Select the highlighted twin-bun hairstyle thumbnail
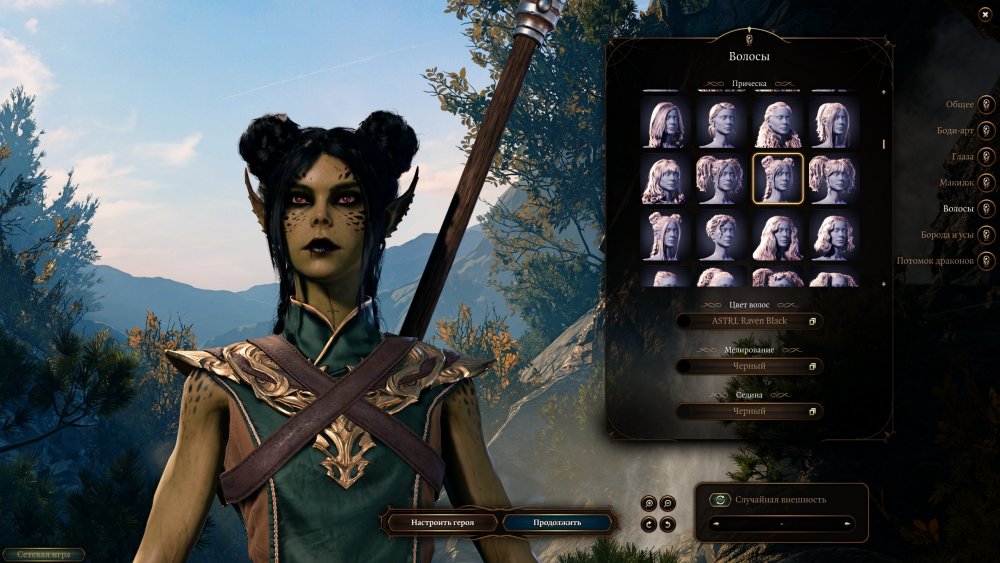The height and width of the screenshot is (563, 1000). click(777, 179)
